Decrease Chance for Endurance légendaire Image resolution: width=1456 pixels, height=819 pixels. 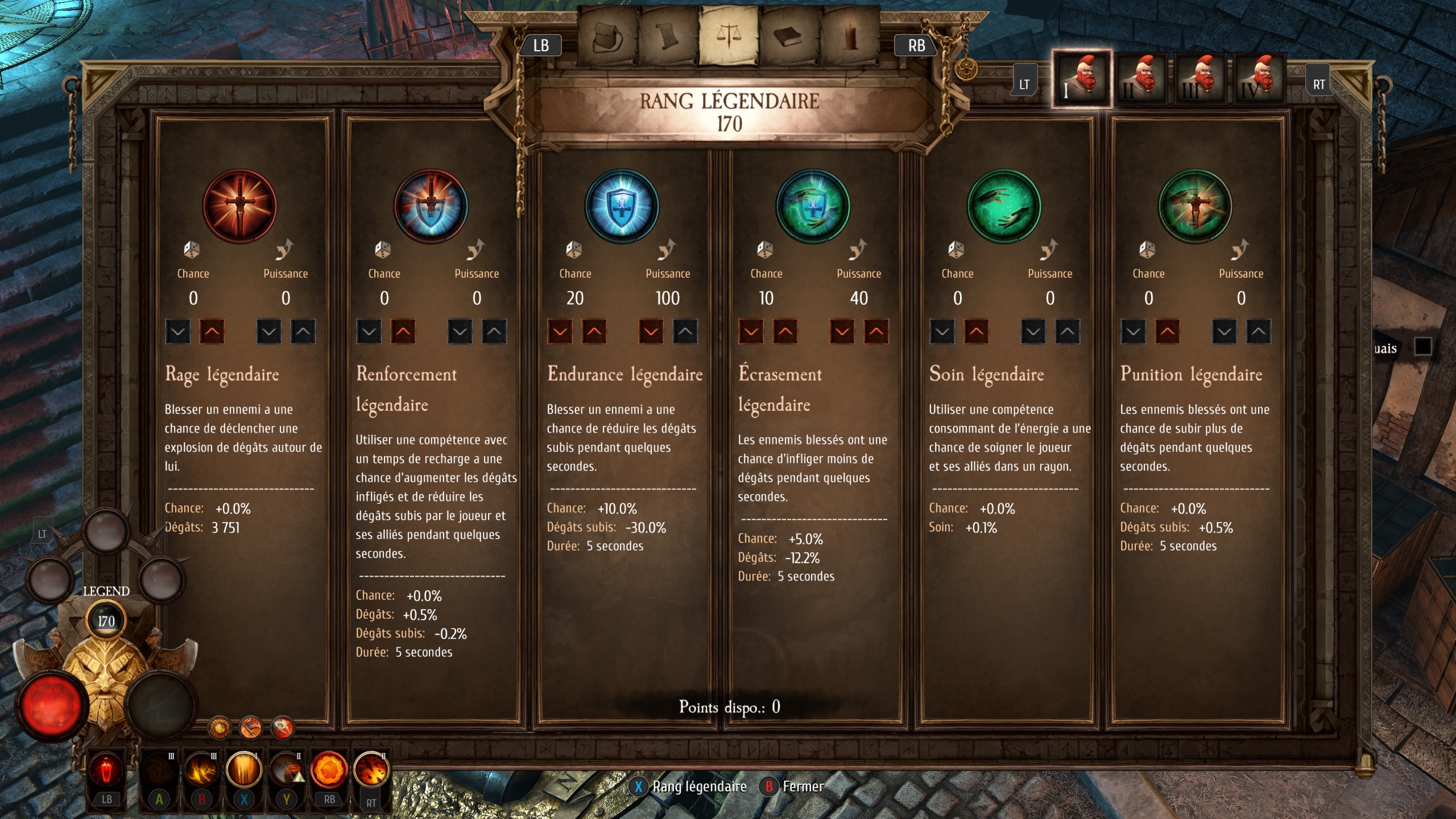(560, 332)
